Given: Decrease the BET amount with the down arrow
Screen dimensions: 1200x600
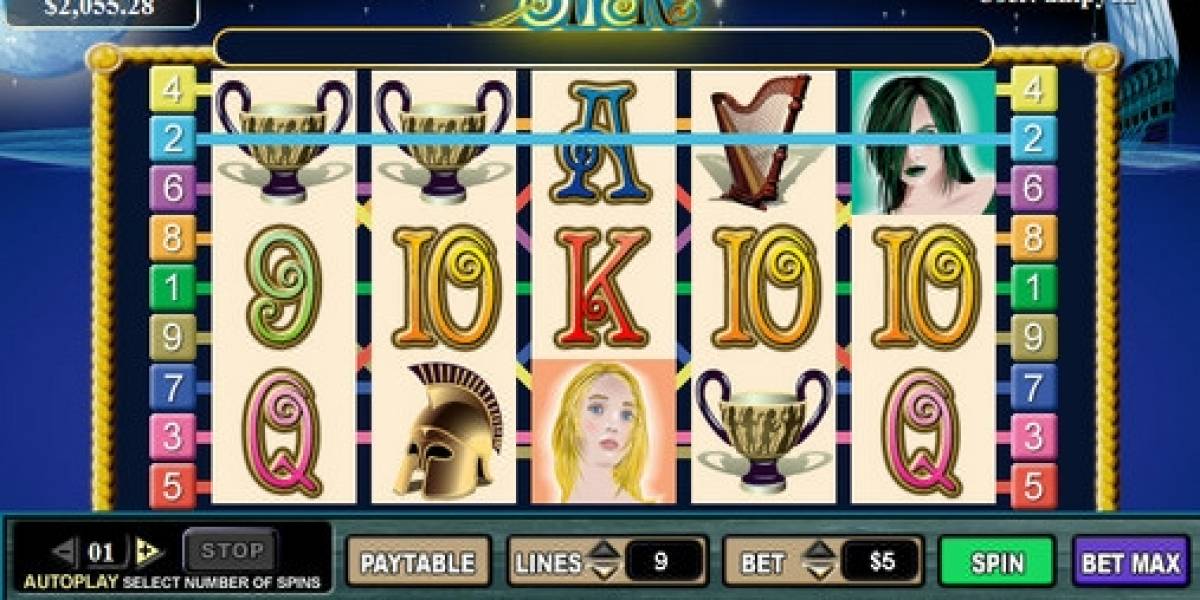Looking at the screenshot, I should [818, 571].
